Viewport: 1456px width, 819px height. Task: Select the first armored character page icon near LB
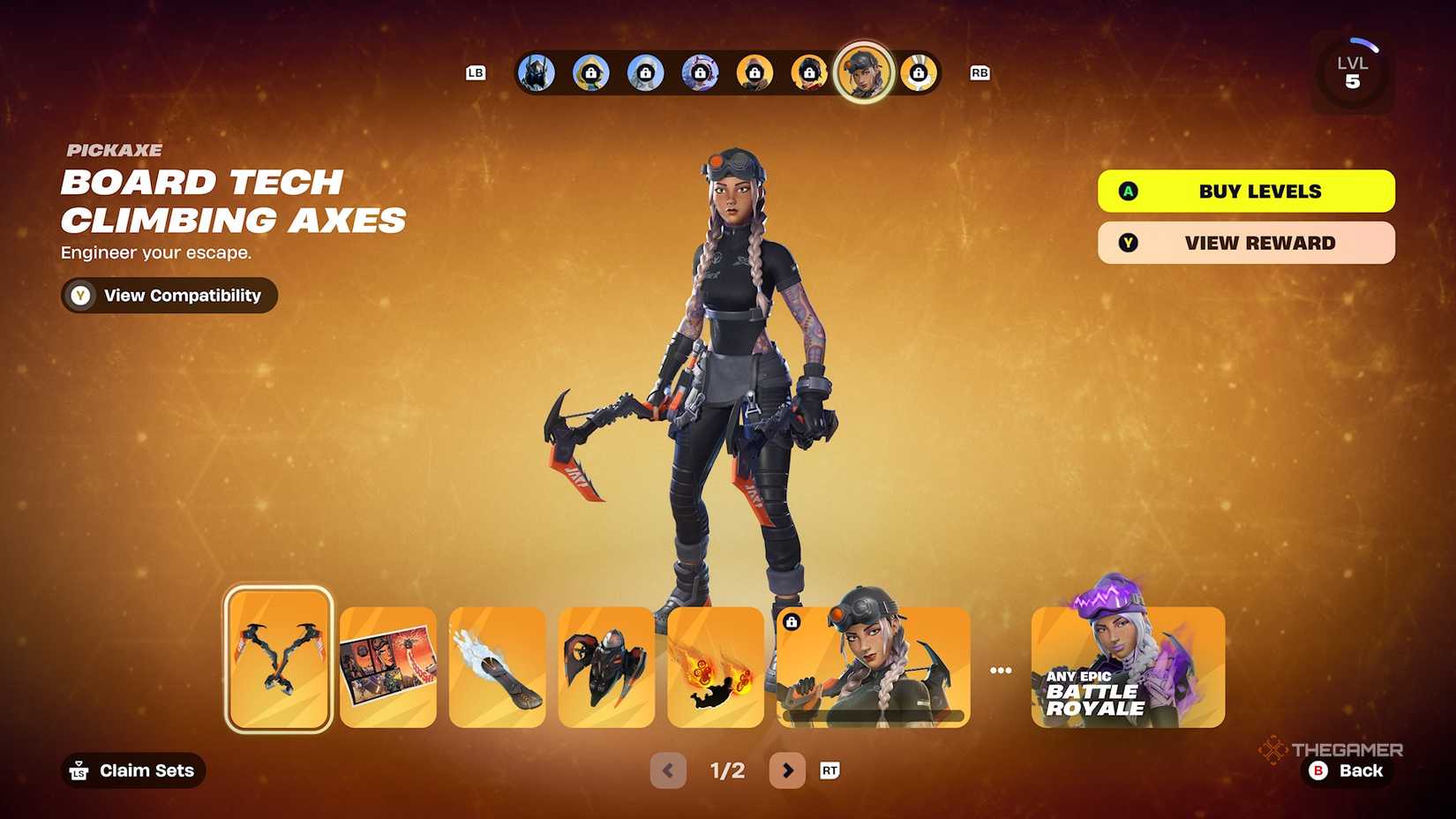coord(536,73)
